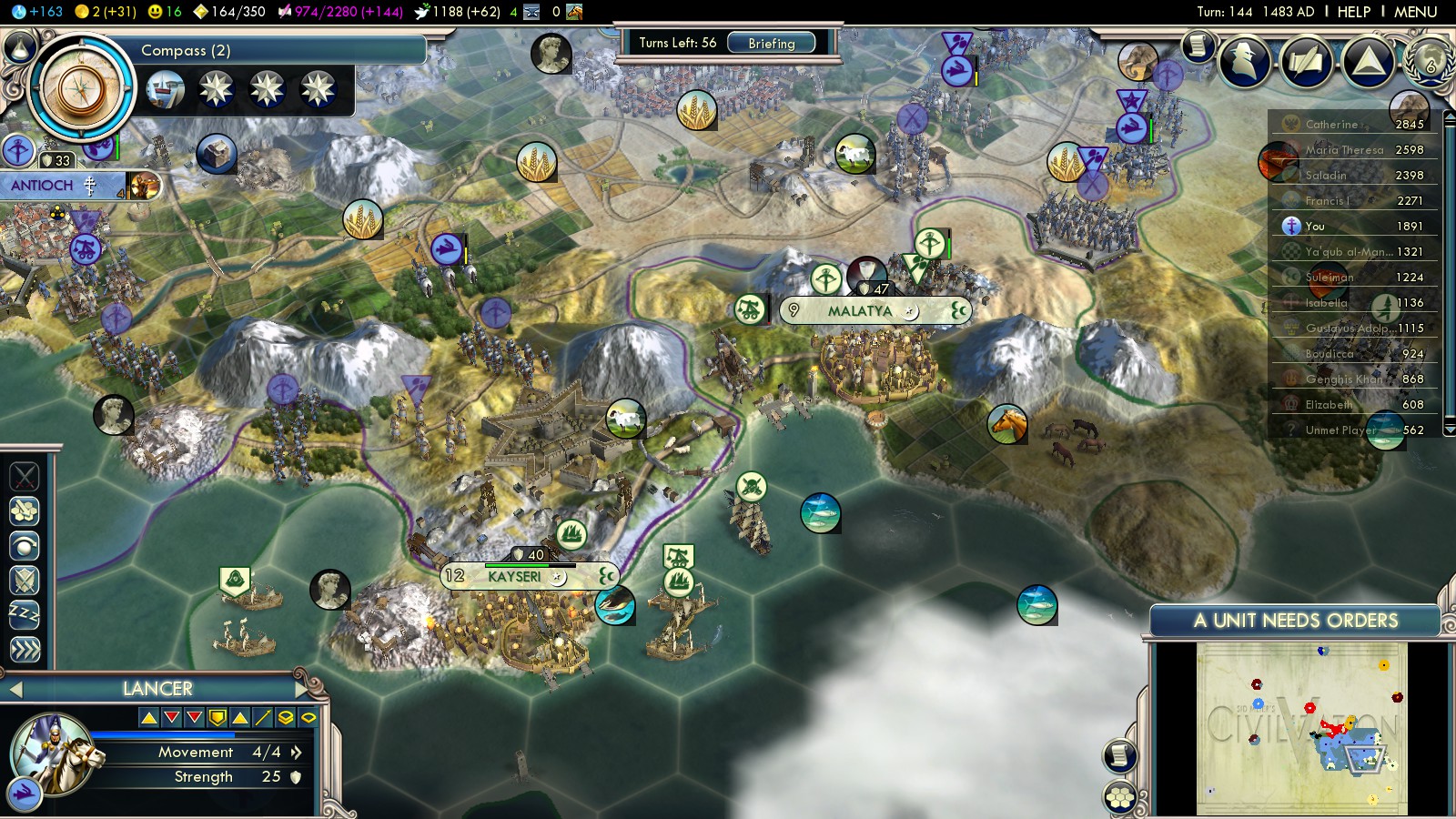The width and height of the screenshot is (1456, 819).
Task: Open the diplomacy scroll and quill button
Action: click(x=1307, y=61)
